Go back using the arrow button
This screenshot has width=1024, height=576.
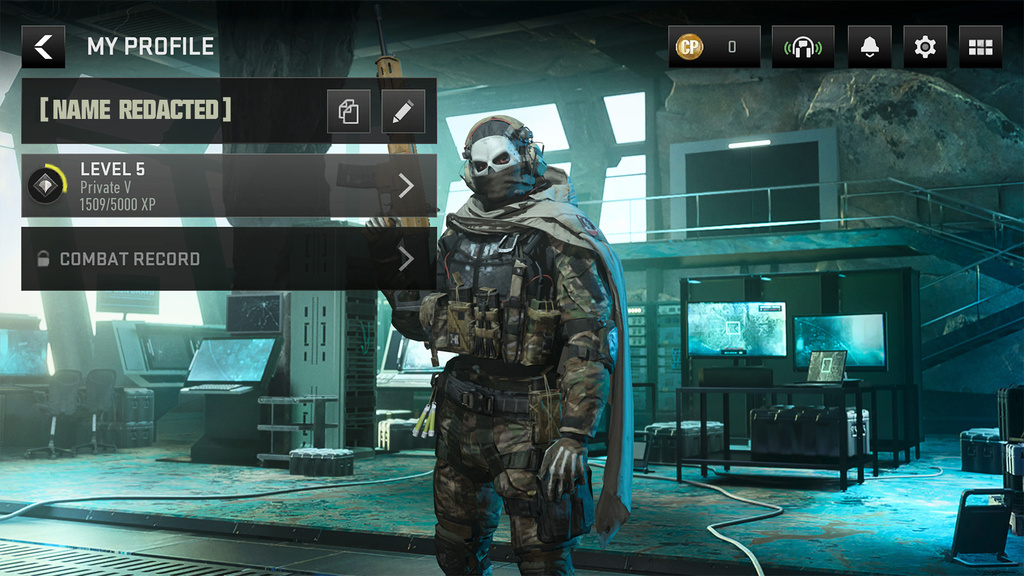tap(43, 47)
